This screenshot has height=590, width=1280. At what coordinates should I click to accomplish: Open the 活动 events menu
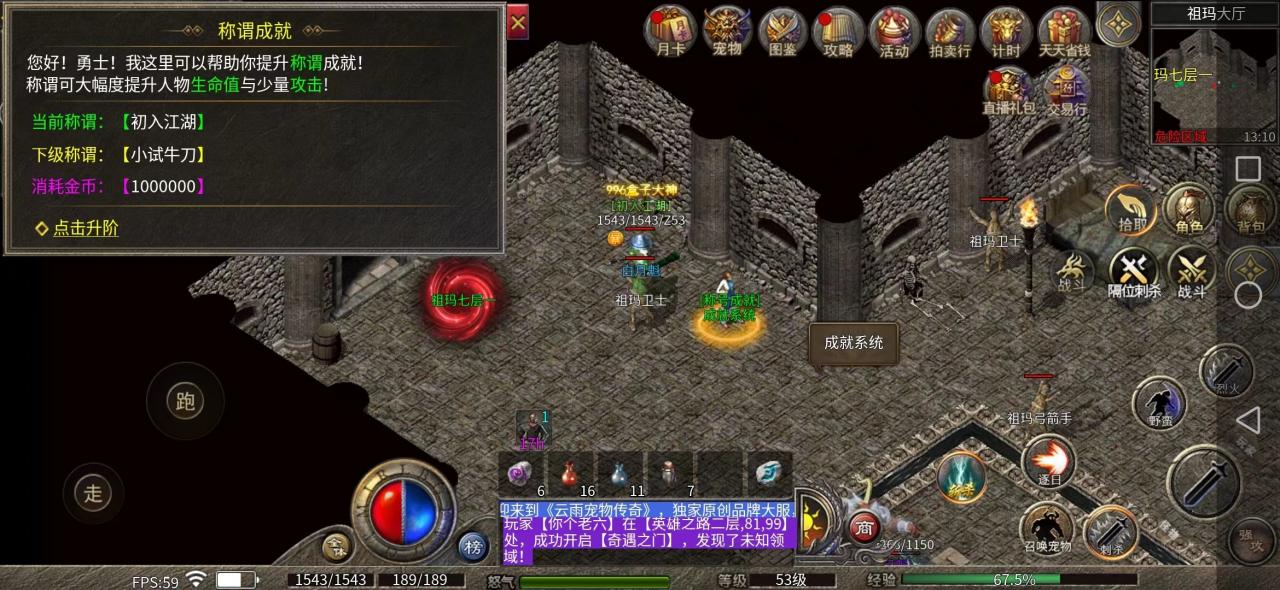[x=894, y=32]
